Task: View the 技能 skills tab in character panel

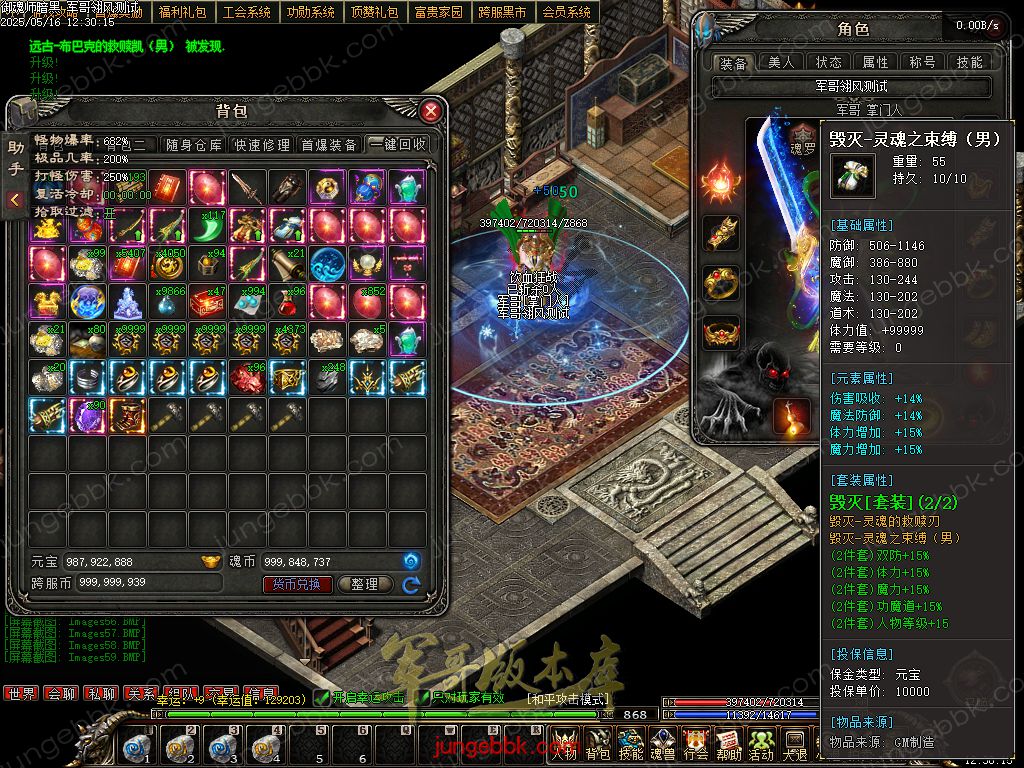Action: pyautogui.click(x=969, y=63)
